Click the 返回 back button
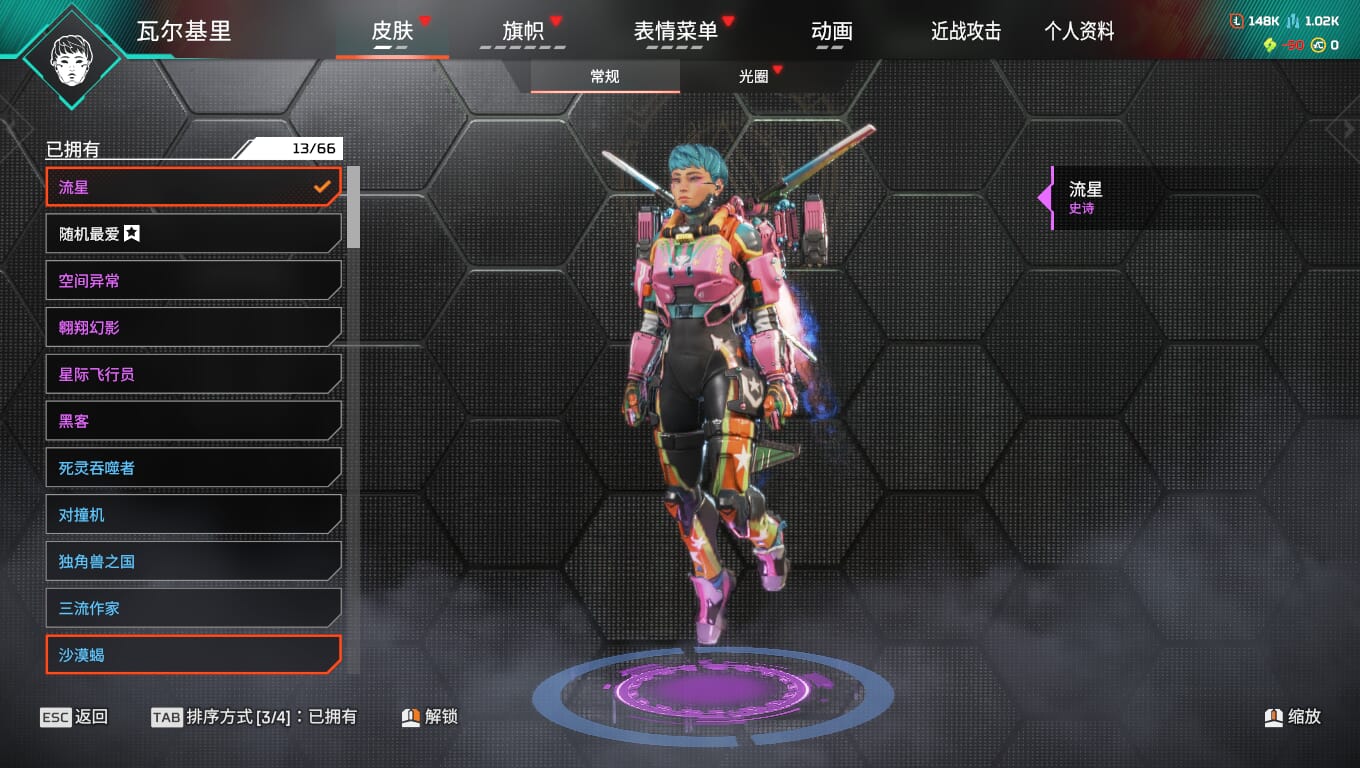Viewport: 1360px width, 768px height. pos(75,717)
